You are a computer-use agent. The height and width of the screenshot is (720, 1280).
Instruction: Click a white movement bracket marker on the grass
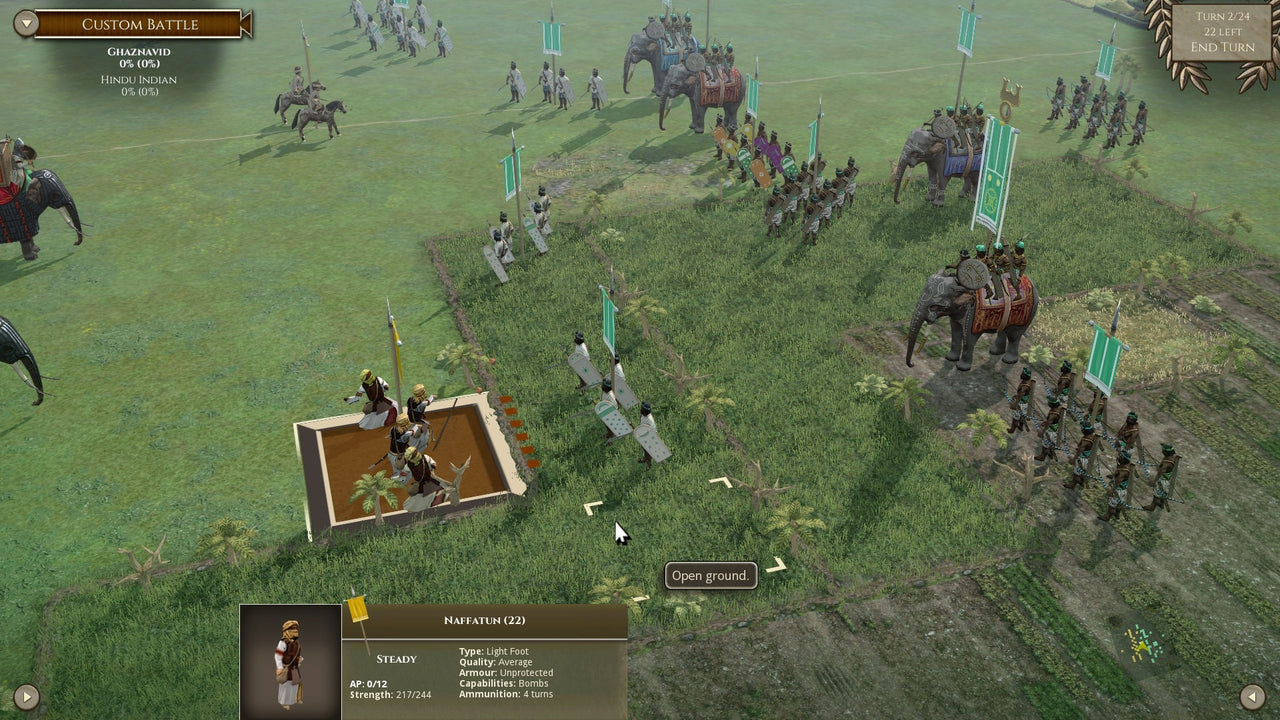(x=595, y=505)
